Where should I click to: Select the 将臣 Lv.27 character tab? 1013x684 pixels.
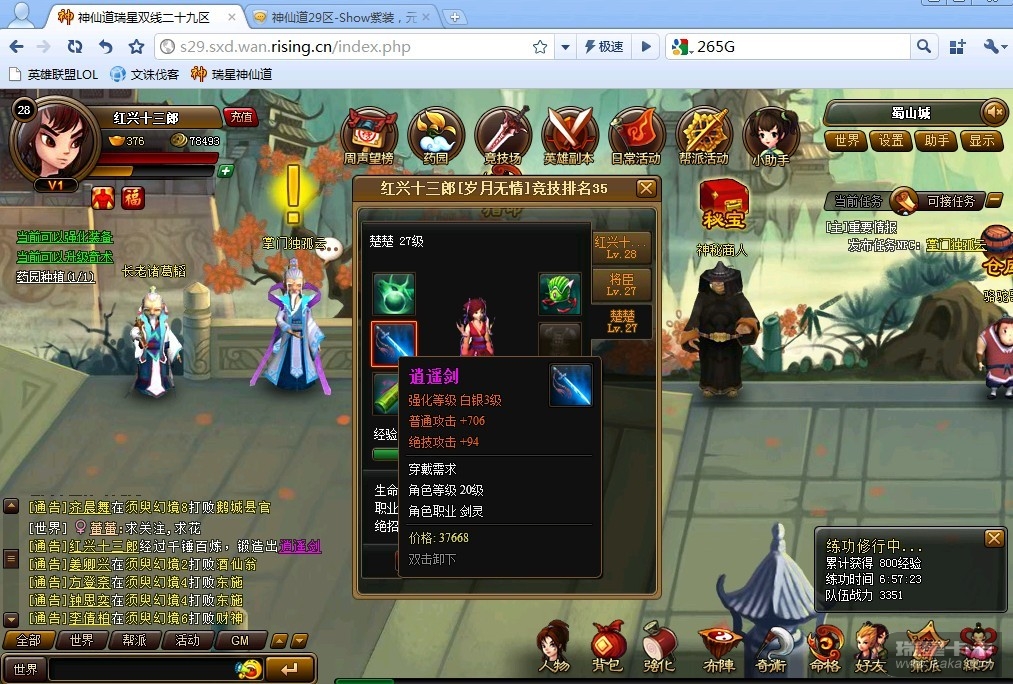pos(622,284)
